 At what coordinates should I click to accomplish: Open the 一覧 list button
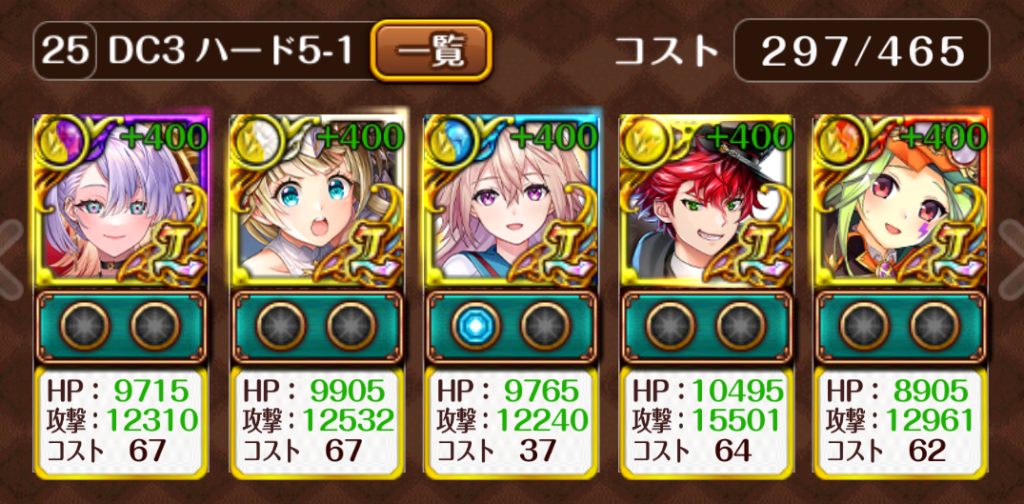[x=432, y=50]
